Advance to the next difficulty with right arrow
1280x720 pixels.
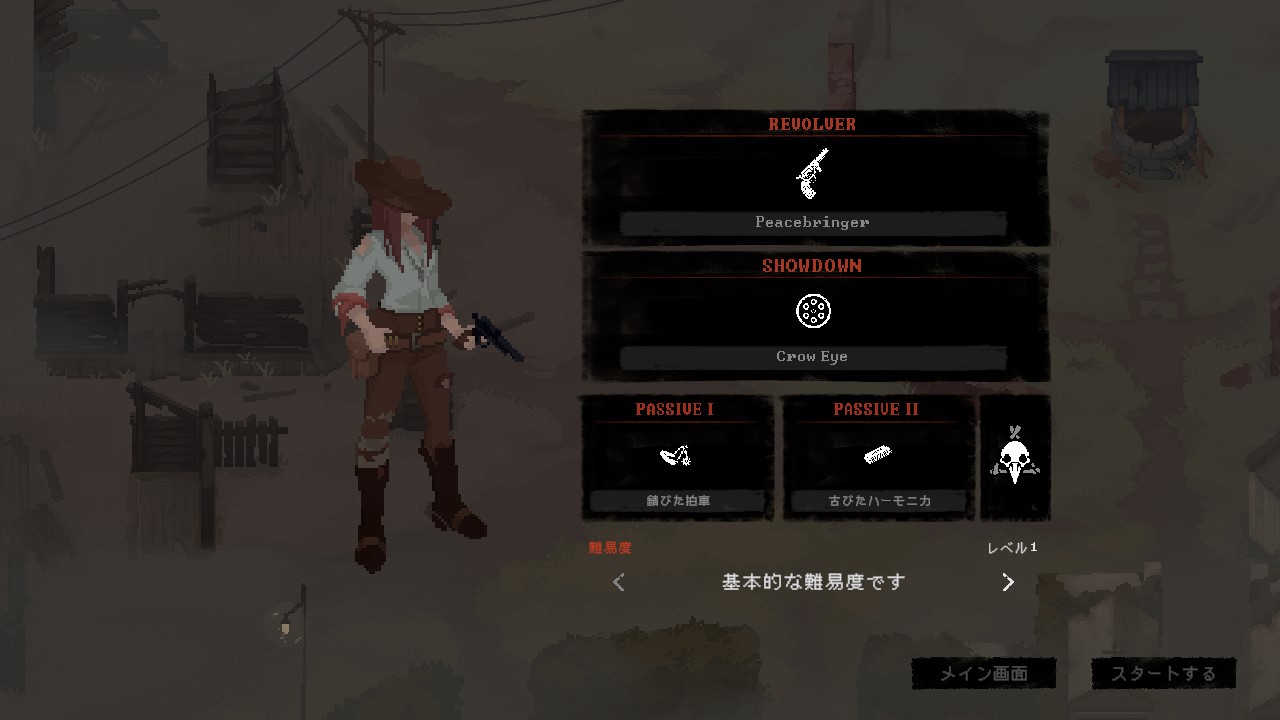[1008, 582]
